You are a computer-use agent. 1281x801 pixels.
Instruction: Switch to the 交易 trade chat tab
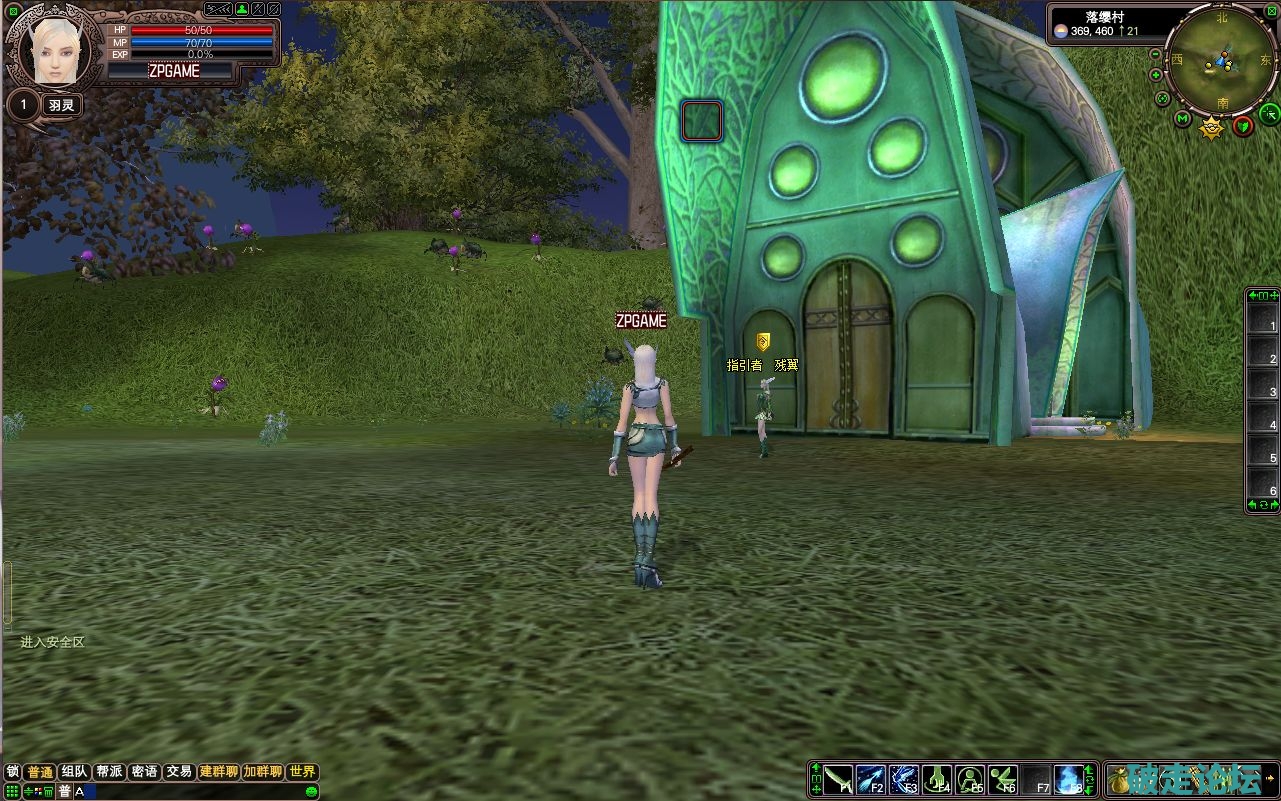pos(179,772)
